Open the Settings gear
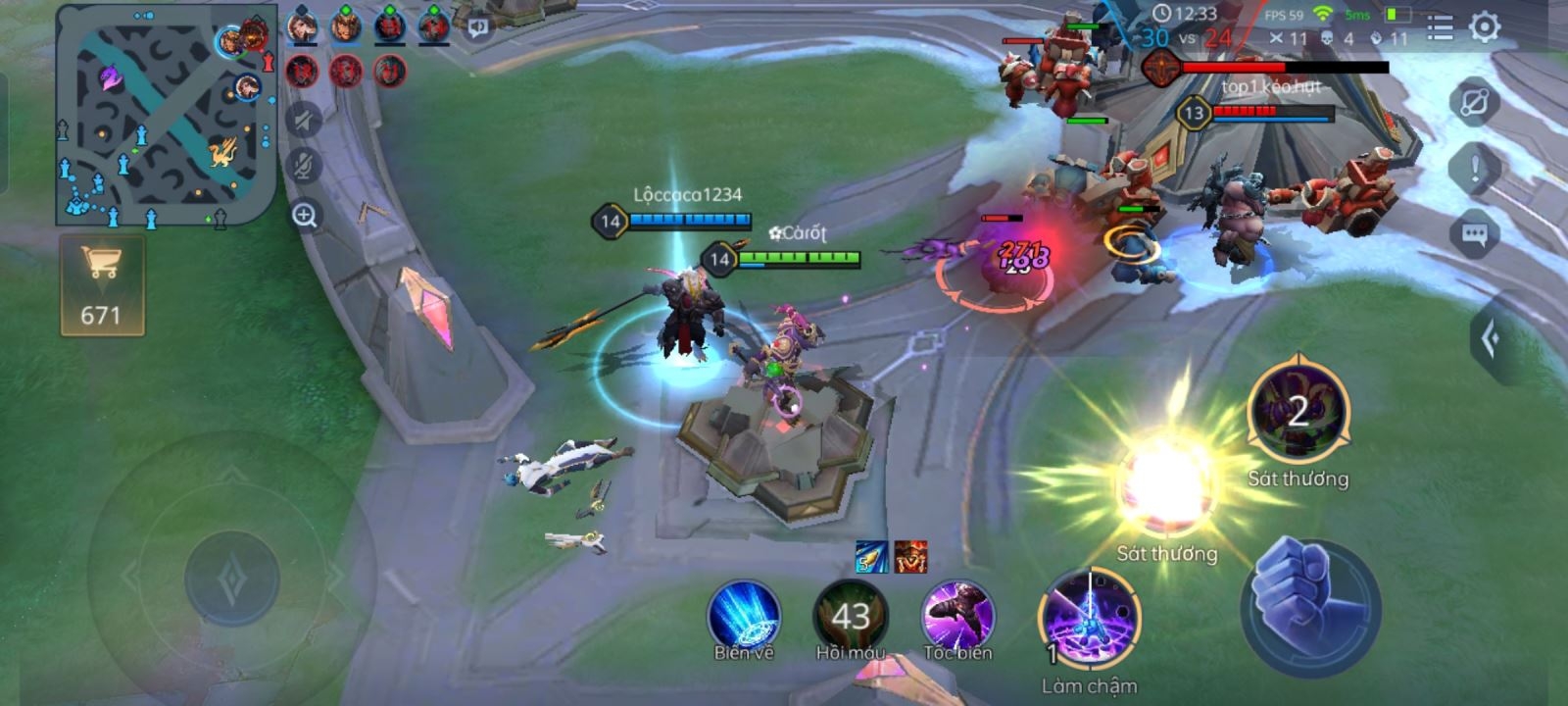 (1485, 26)
